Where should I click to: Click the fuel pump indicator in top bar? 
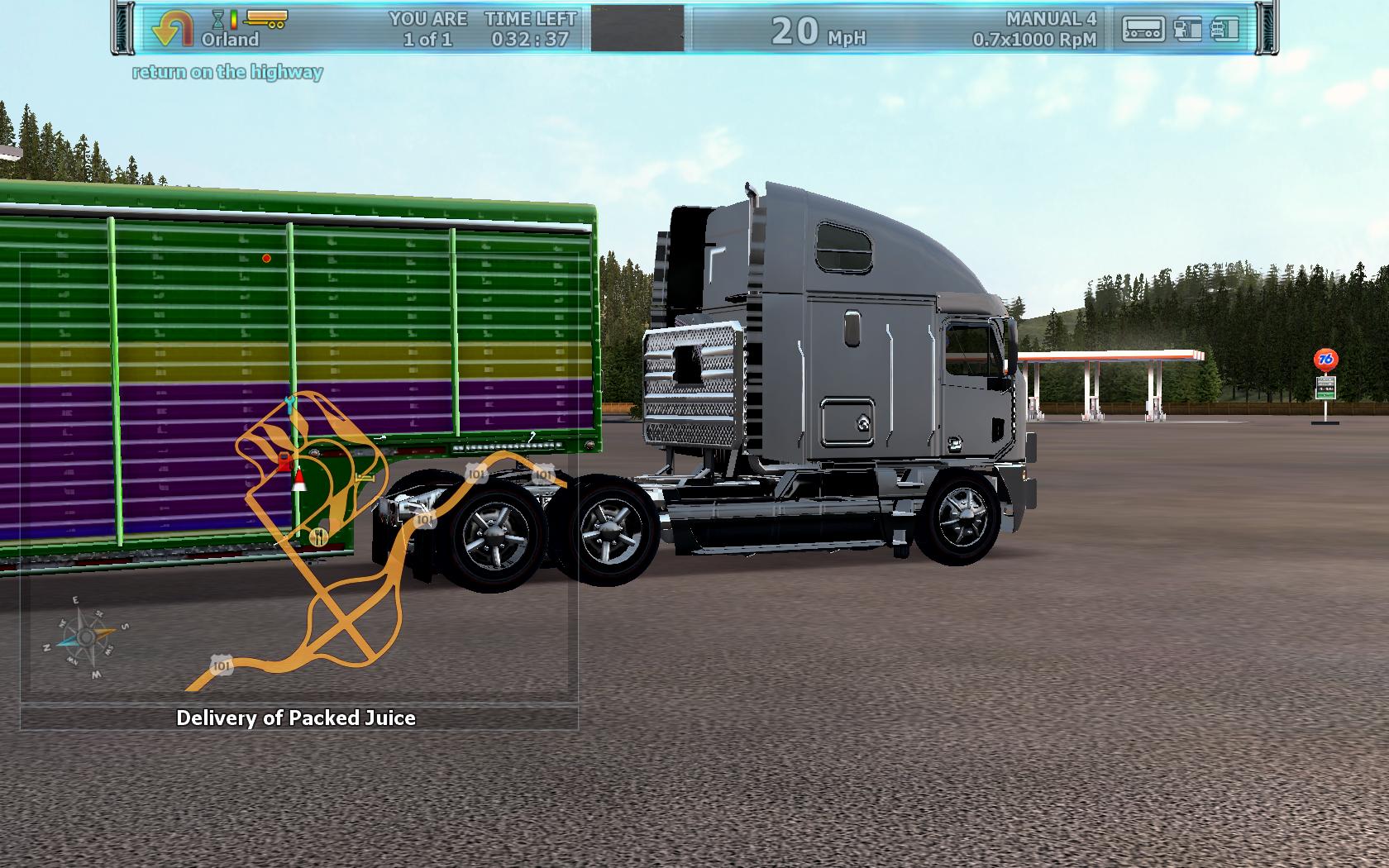click(x=1187, y=30)
